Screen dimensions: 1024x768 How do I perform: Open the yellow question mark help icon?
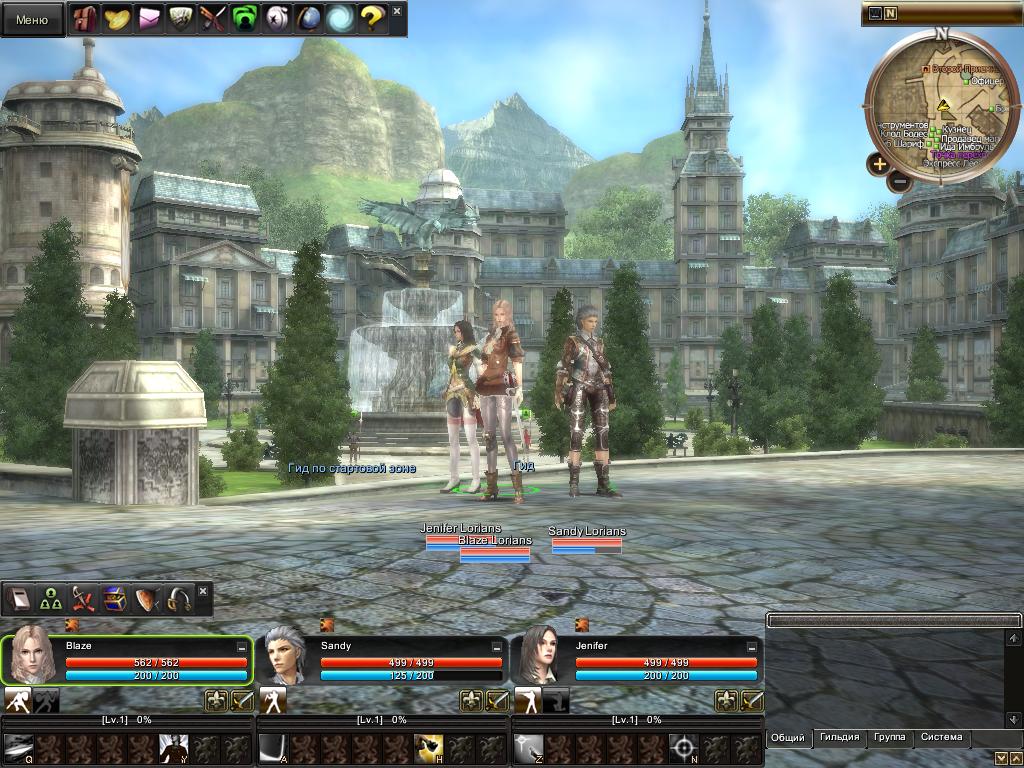[x=372, y=19]
